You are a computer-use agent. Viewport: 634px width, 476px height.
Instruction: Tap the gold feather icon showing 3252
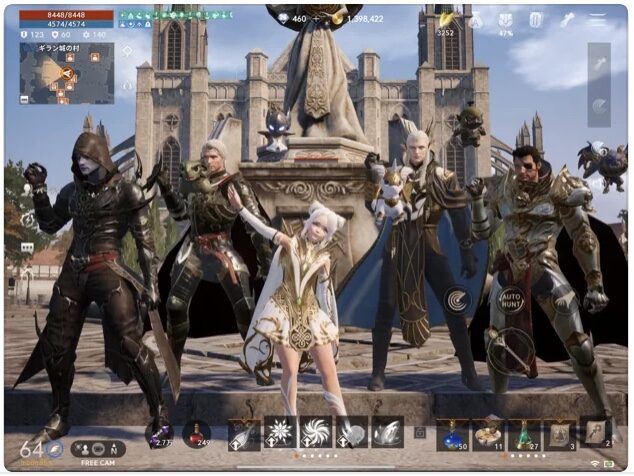click(x=445, y=20)
